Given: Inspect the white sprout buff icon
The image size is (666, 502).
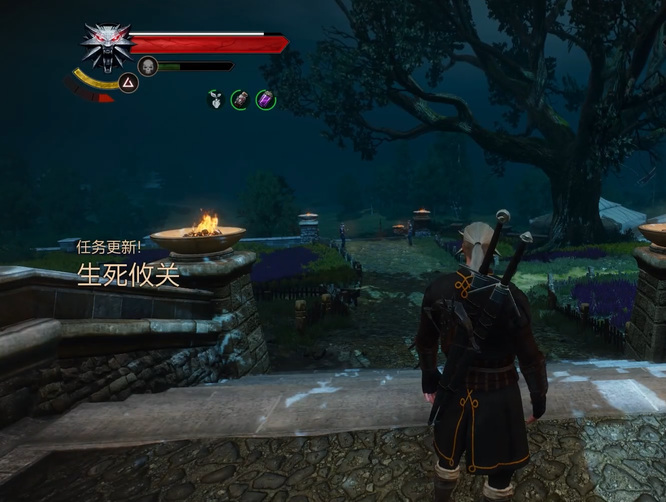Looking at the screenshot, I should (215, 99).
